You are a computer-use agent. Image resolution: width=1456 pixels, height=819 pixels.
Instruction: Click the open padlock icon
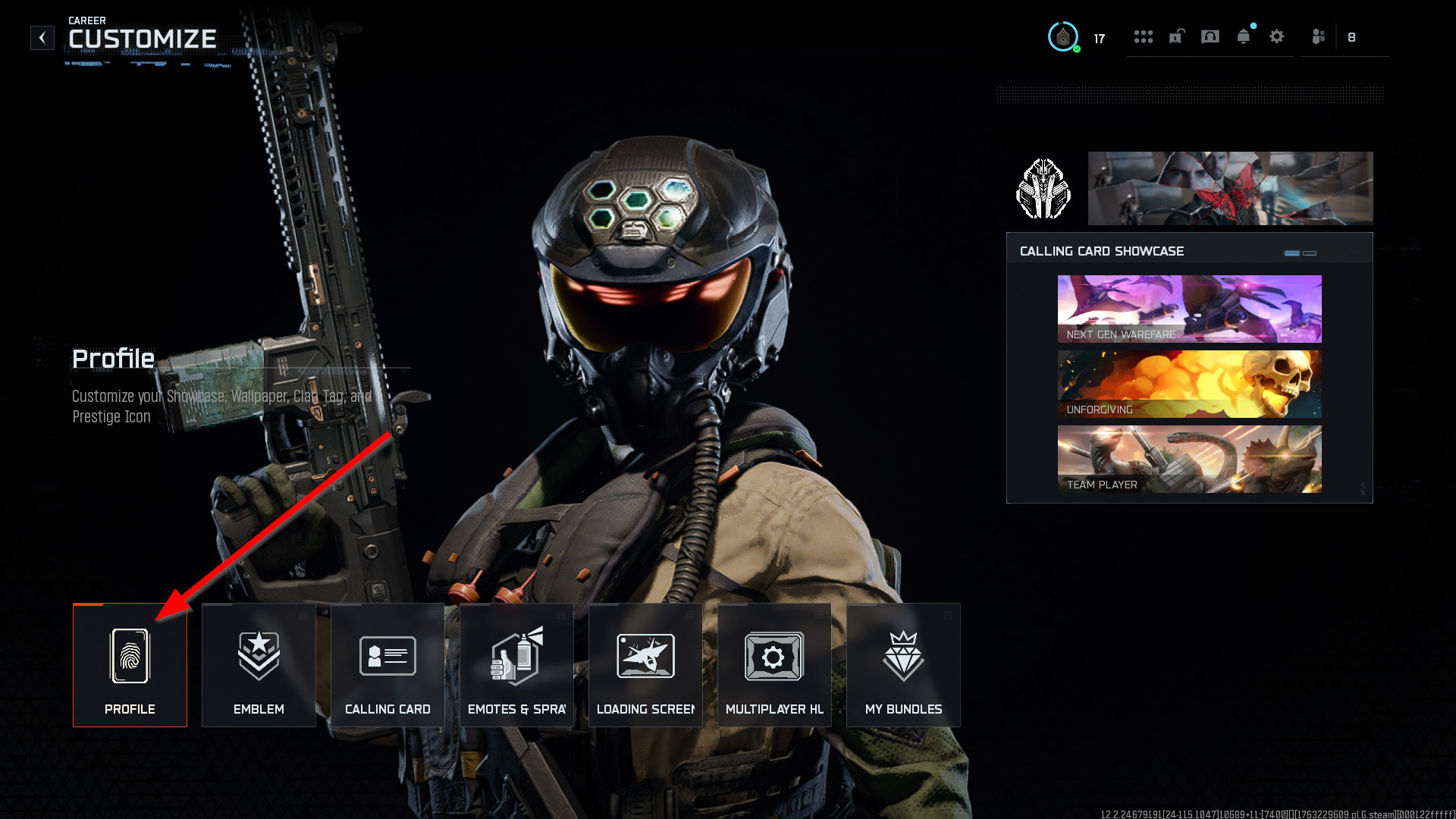(1177, 36)
